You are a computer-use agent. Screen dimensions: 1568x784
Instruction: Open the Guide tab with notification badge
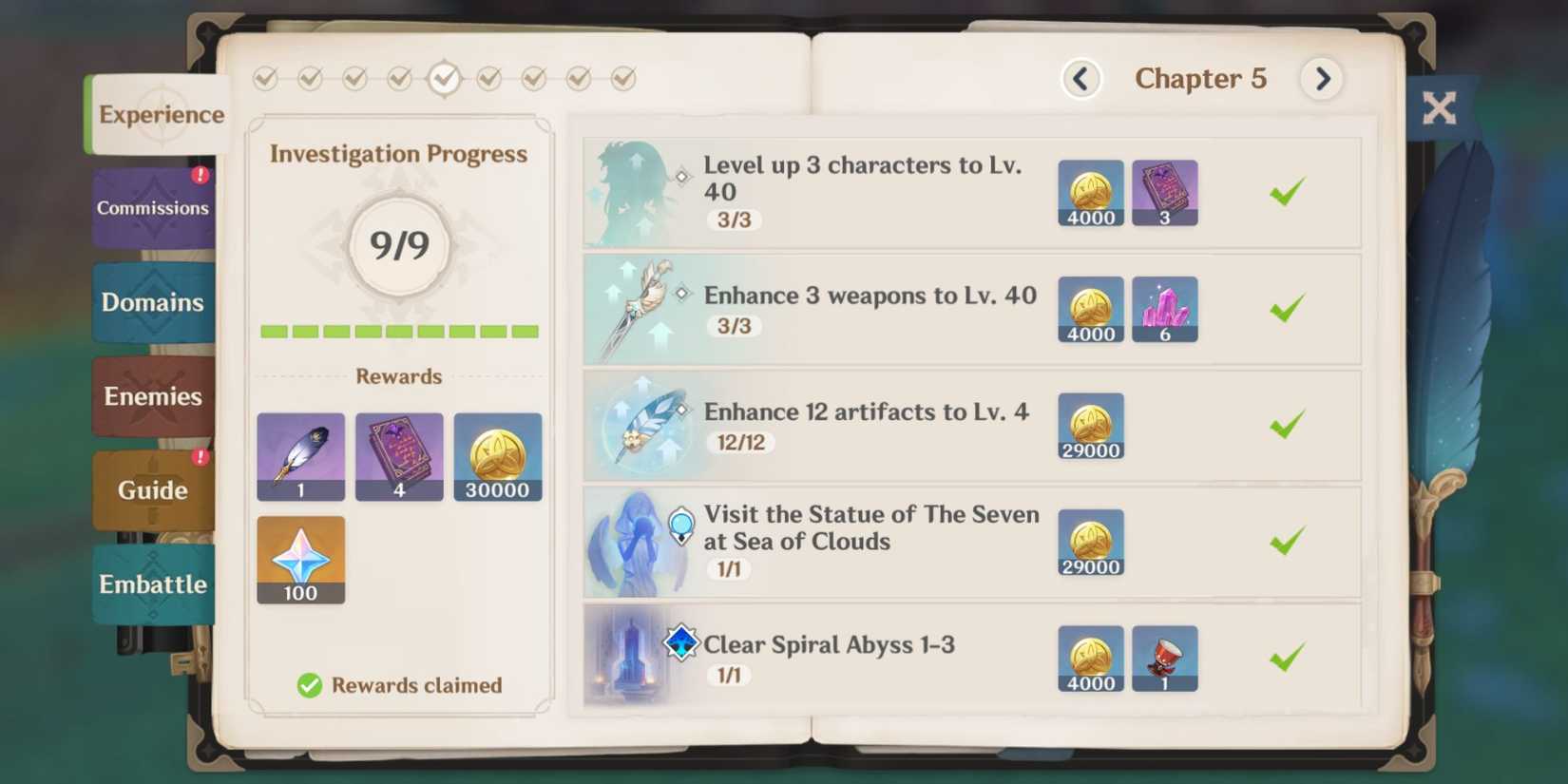point(152,490)
